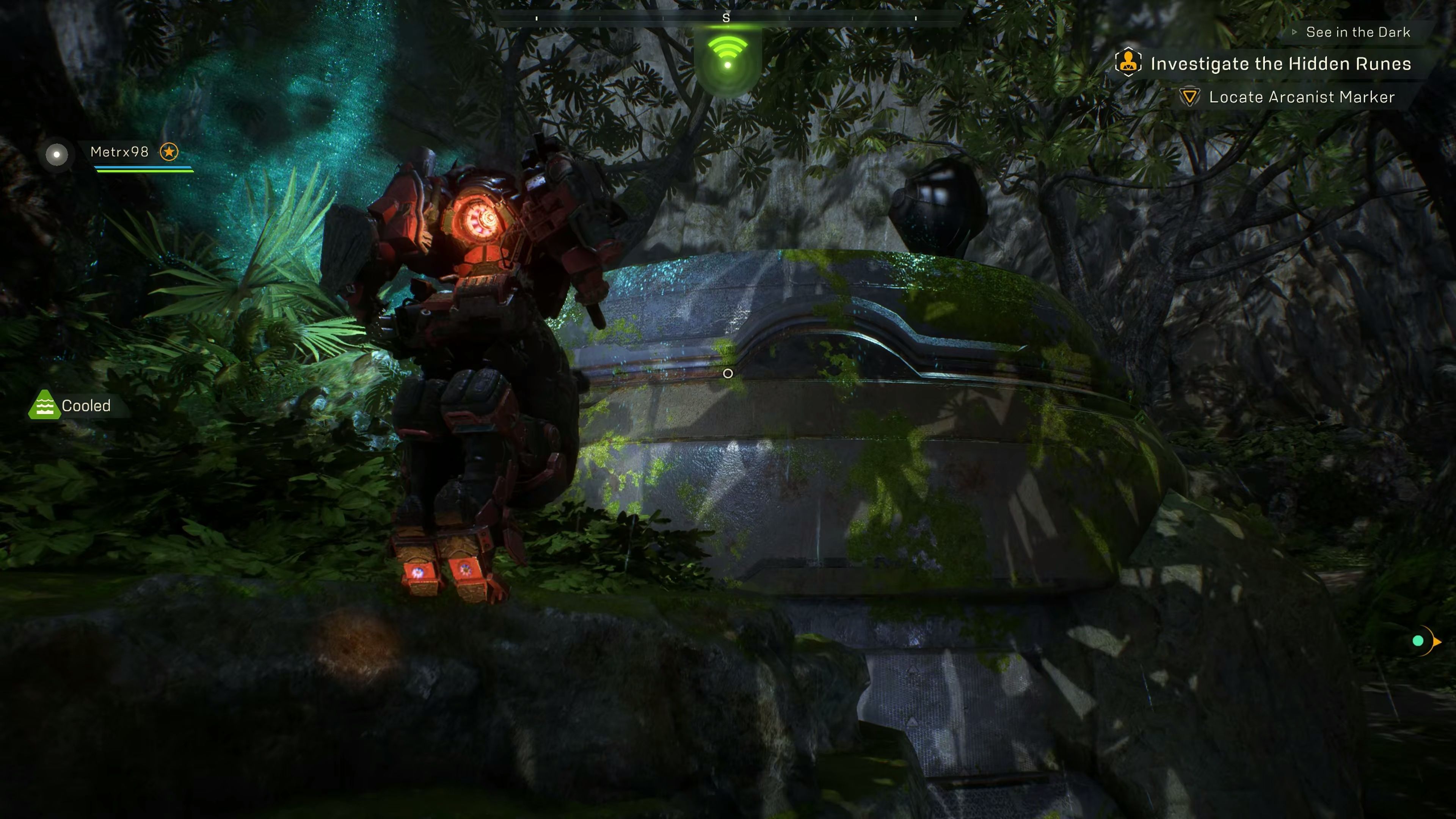Click the star badge beside Metrx98
The height and width of the screenshot is (819, 1456).
pos(169,152)
